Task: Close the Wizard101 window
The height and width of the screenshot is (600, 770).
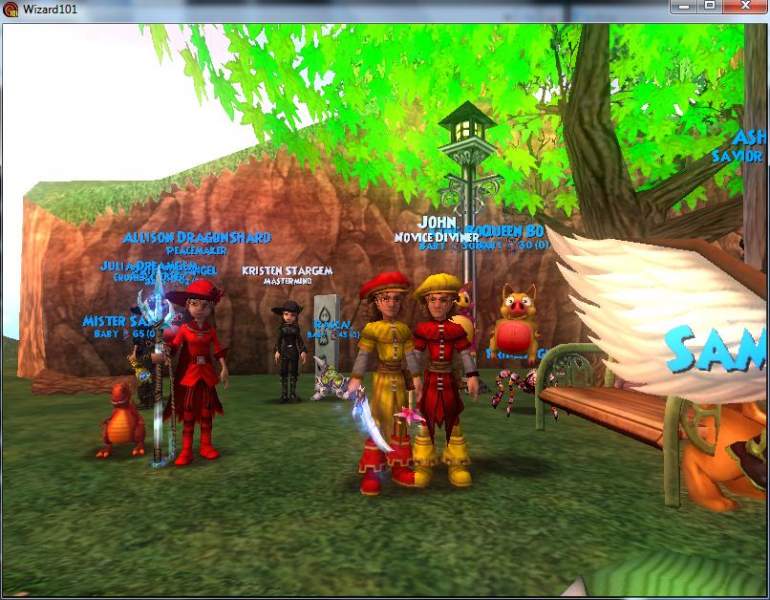Action: [x=746, y=6]
